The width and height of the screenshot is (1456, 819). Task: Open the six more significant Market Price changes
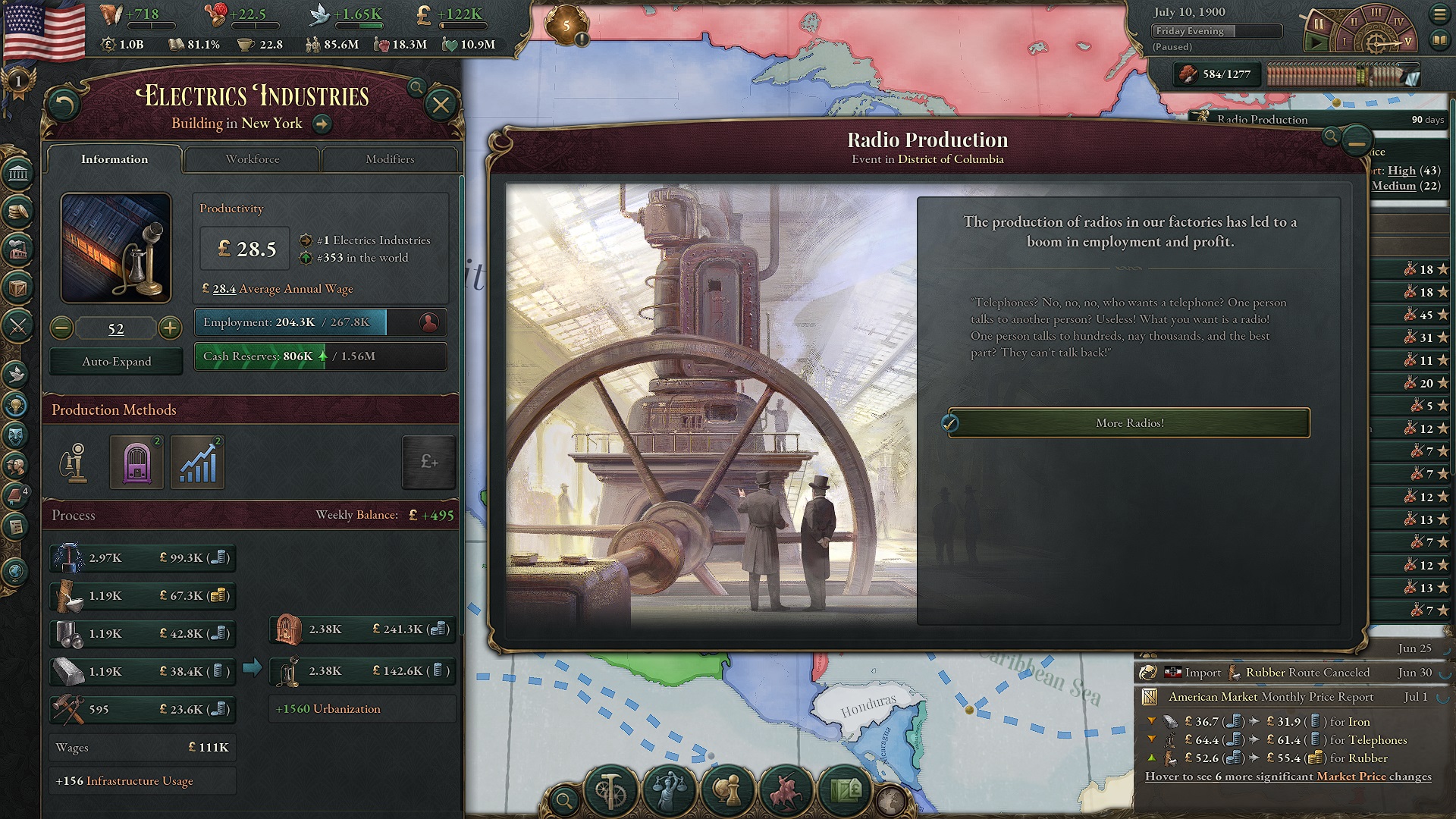pos(1285,777)
